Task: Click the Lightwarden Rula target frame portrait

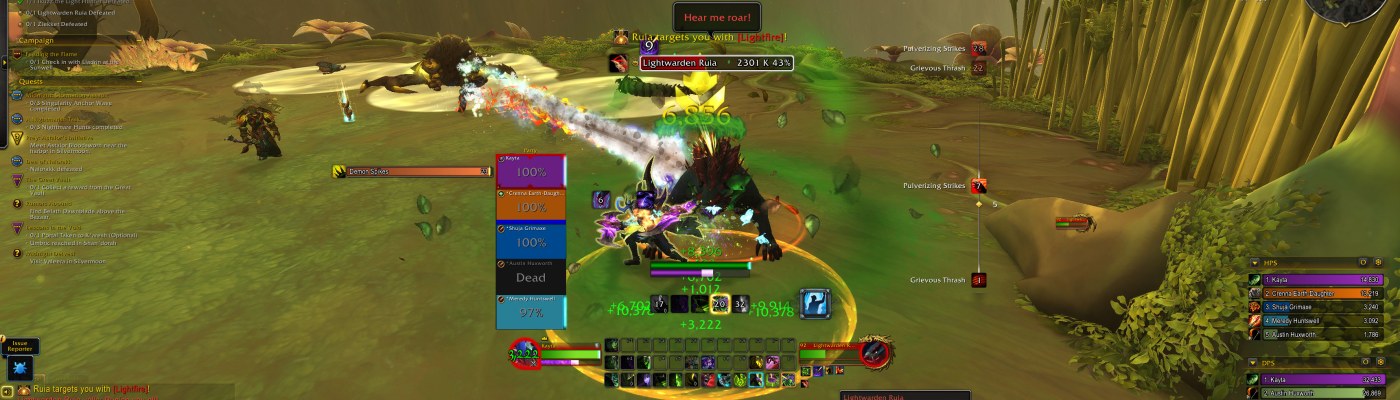Action: point(875,352)
